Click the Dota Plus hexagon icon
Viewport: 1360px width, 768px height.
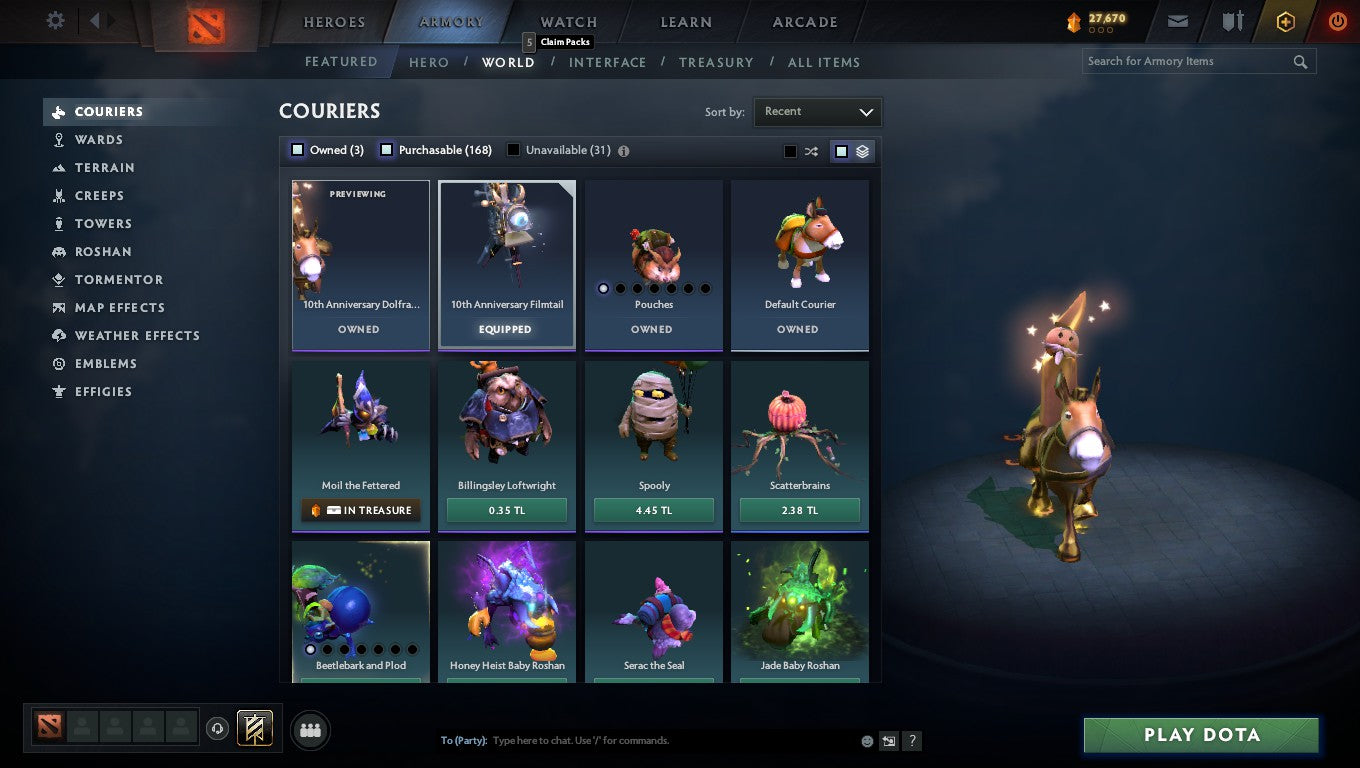point(1285,20)
